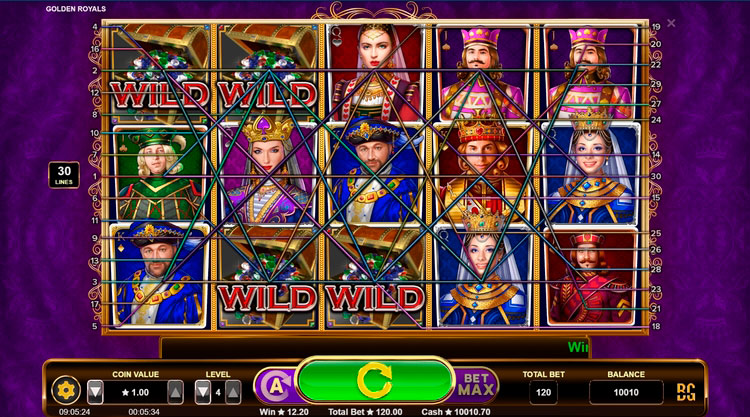Open the gear settings menu
This screenshot has width=750, height=417.
point(67,390)
